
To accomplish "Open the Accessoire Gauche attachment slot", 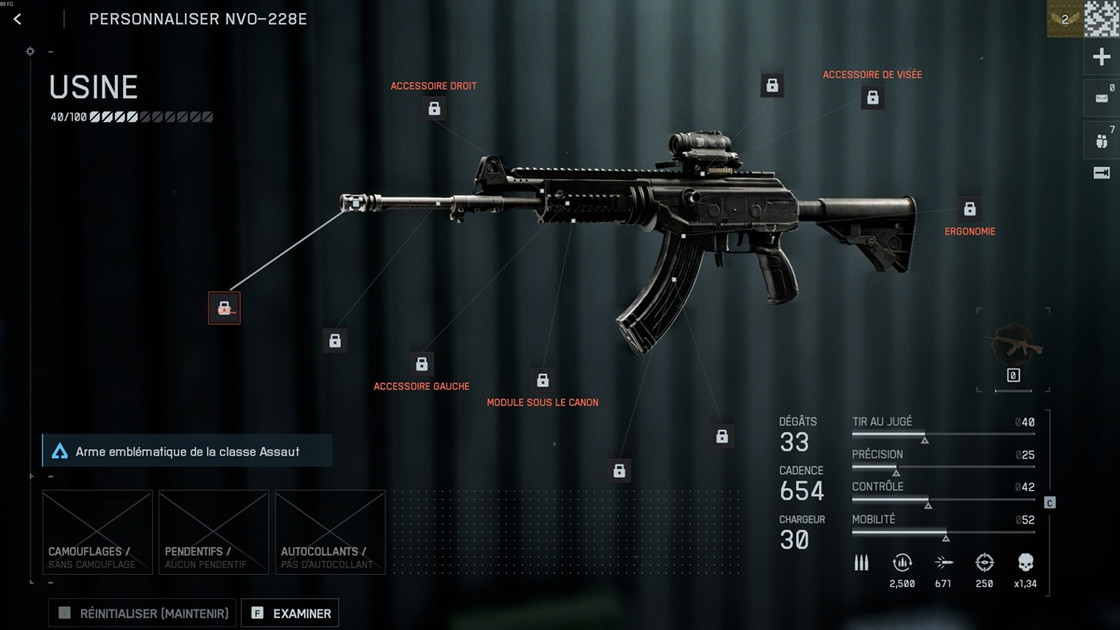I will tap(422, 364).
